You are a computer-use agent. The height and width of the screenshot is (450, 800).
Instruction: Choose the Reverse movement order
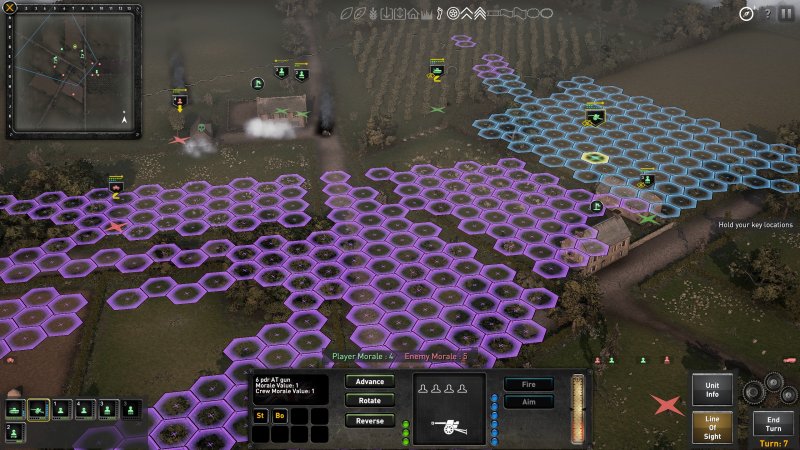pos(369,420)
